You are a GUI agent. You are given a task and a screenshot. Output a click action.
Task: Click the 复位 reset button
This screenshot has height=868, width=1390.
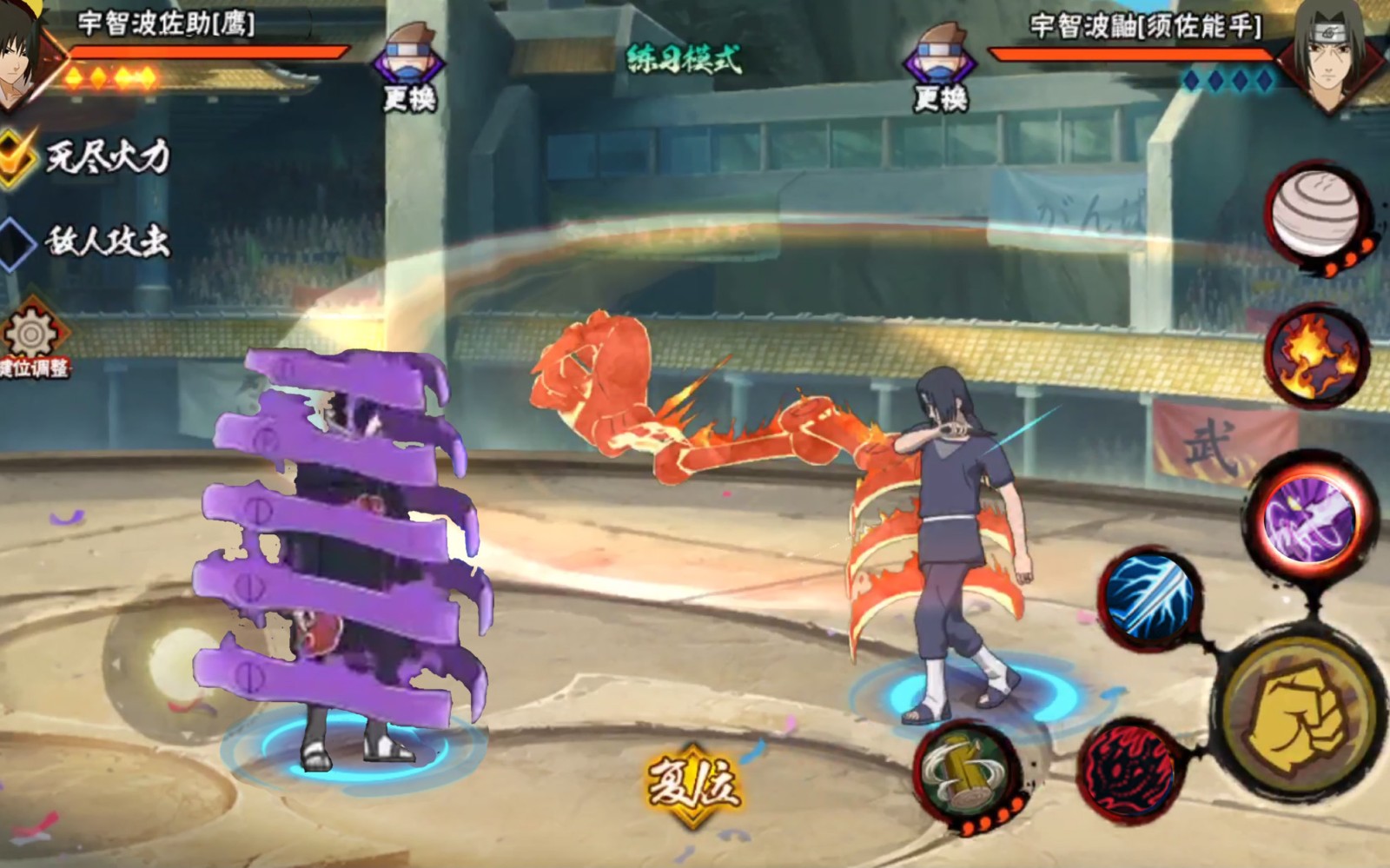coord(692,785)
